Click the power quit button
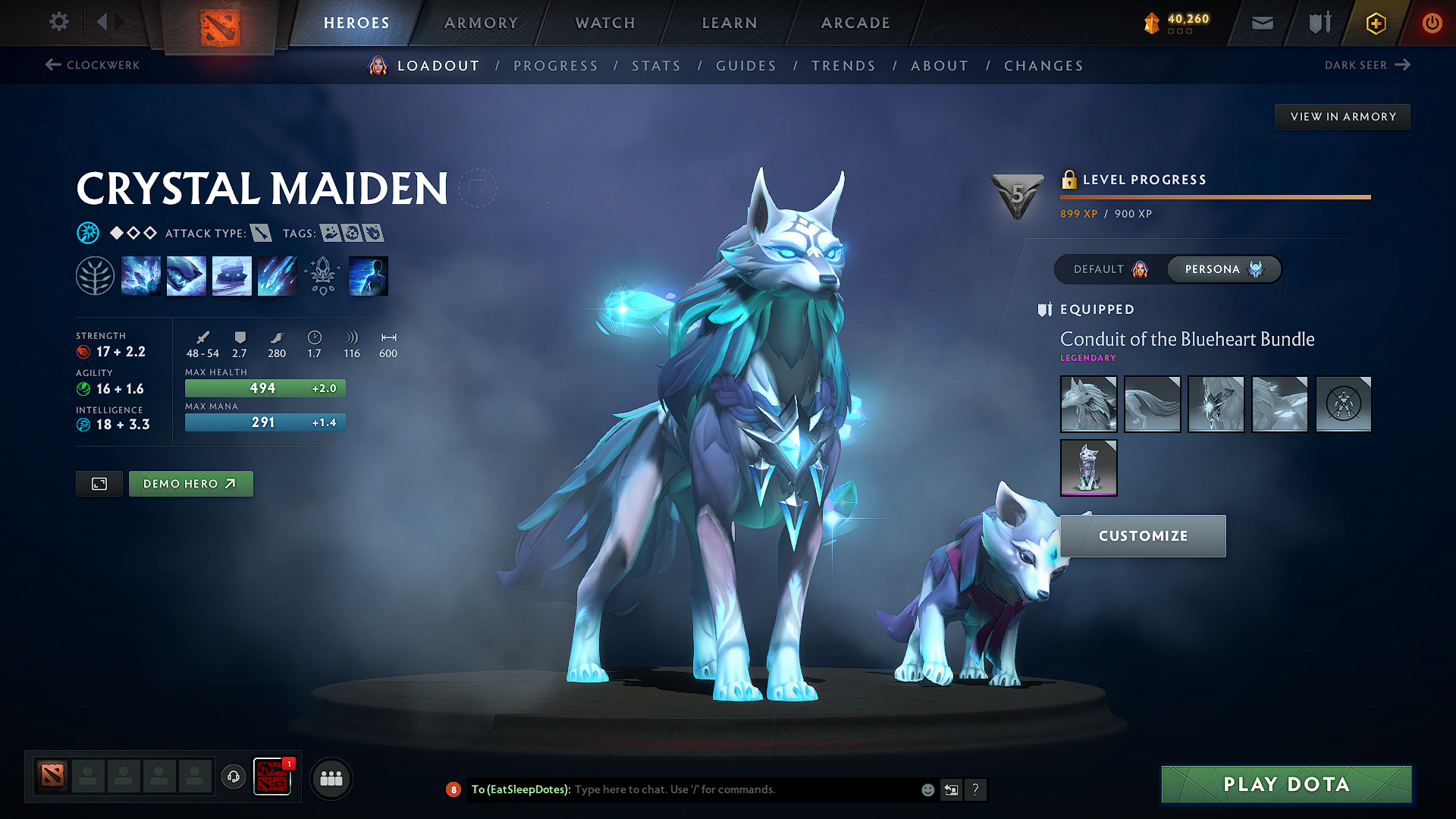The width and height of the screenshot is (1456, 819). coord(1432,24)
